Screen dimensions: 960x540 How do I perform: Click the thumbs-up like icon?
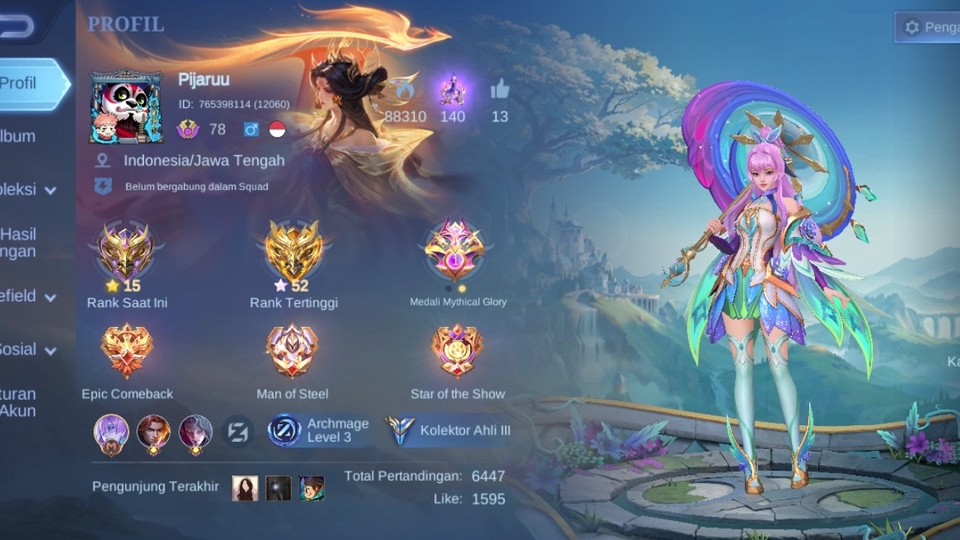point(500,90)
